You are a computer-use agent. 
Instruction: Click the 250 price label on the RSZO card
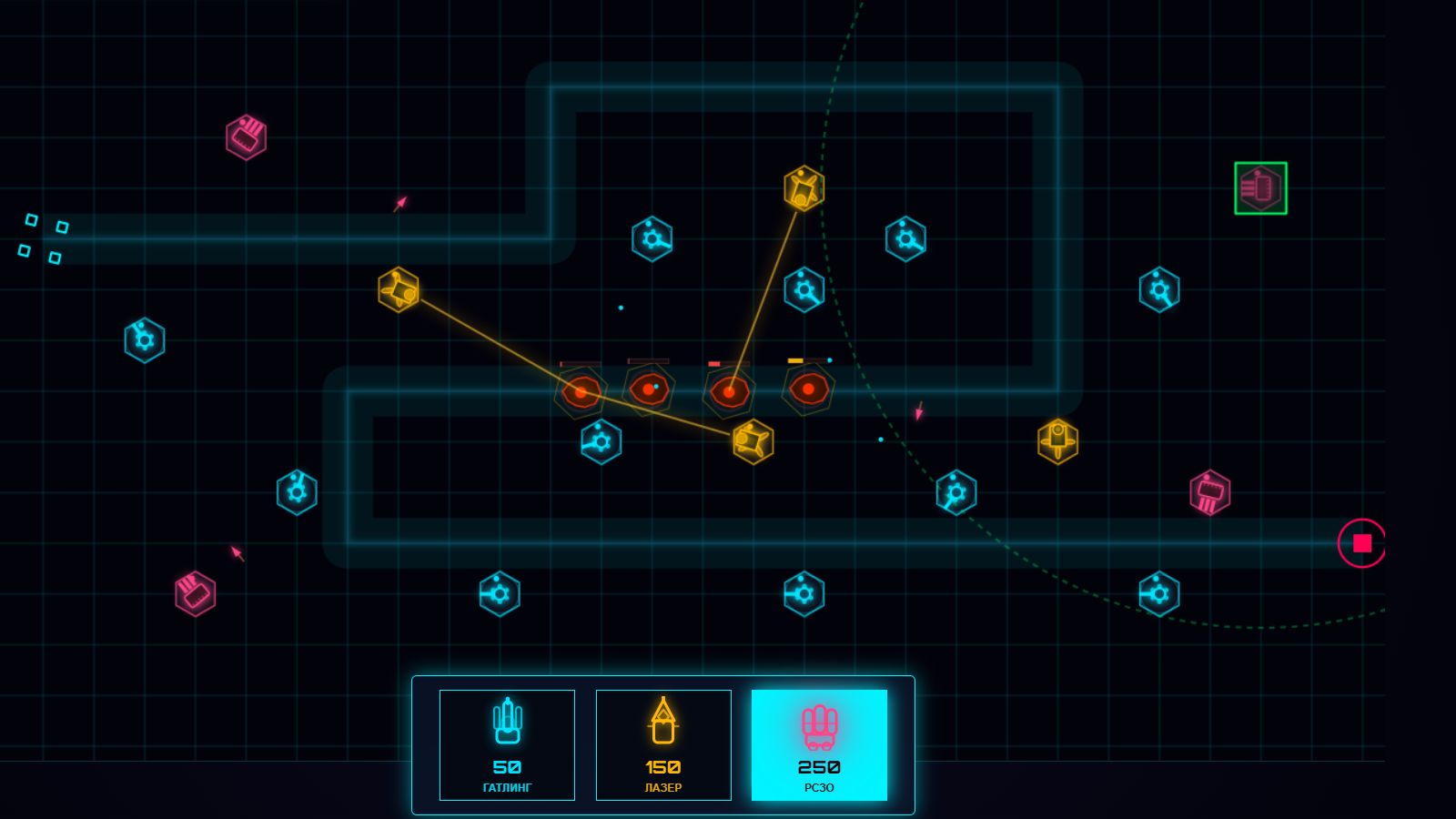pyautogui.click(x=818, y=767)
